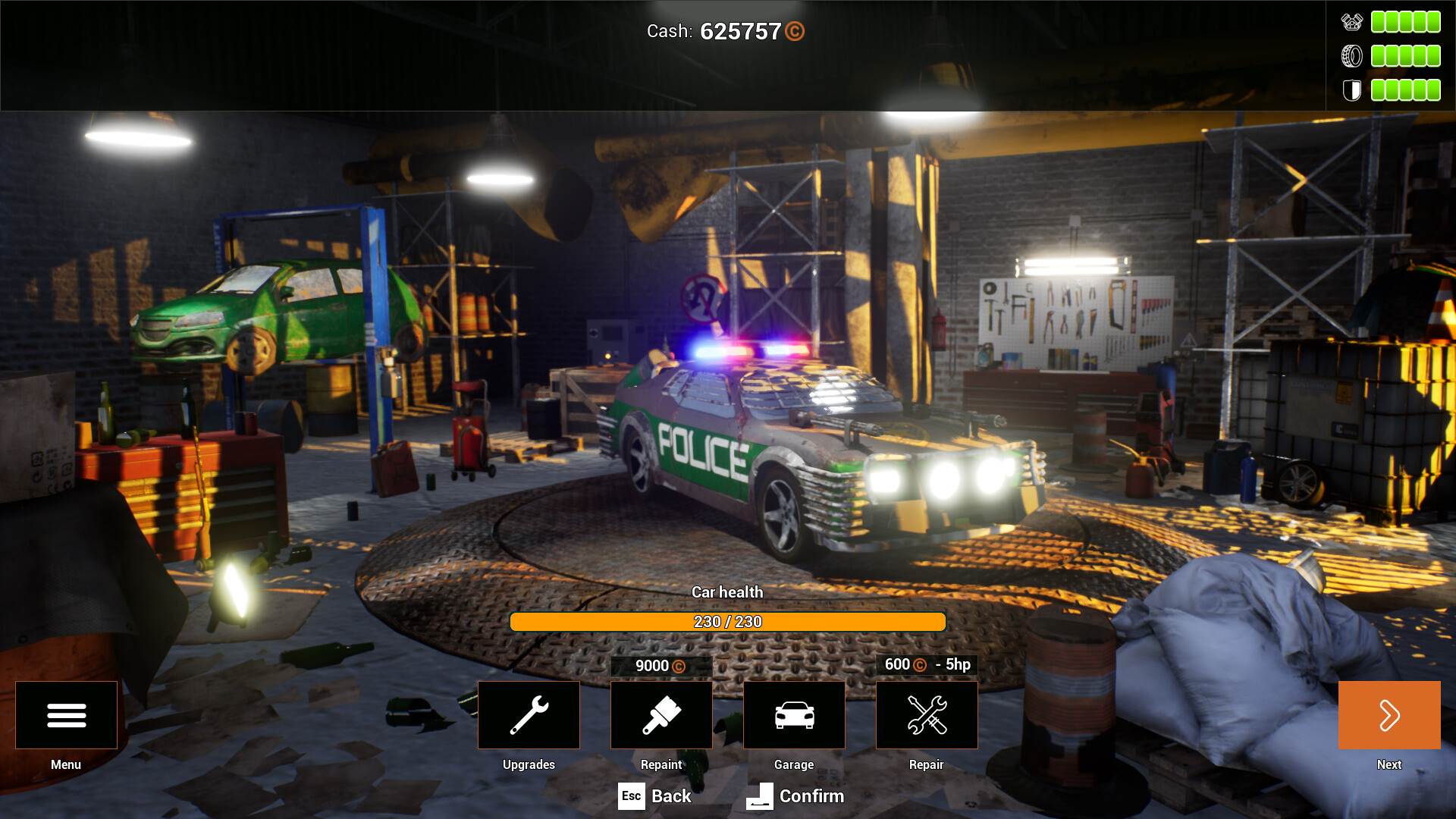This screenshot has height=819, width=1456.
Task: Open the Garage car icon
Action: 793,714
